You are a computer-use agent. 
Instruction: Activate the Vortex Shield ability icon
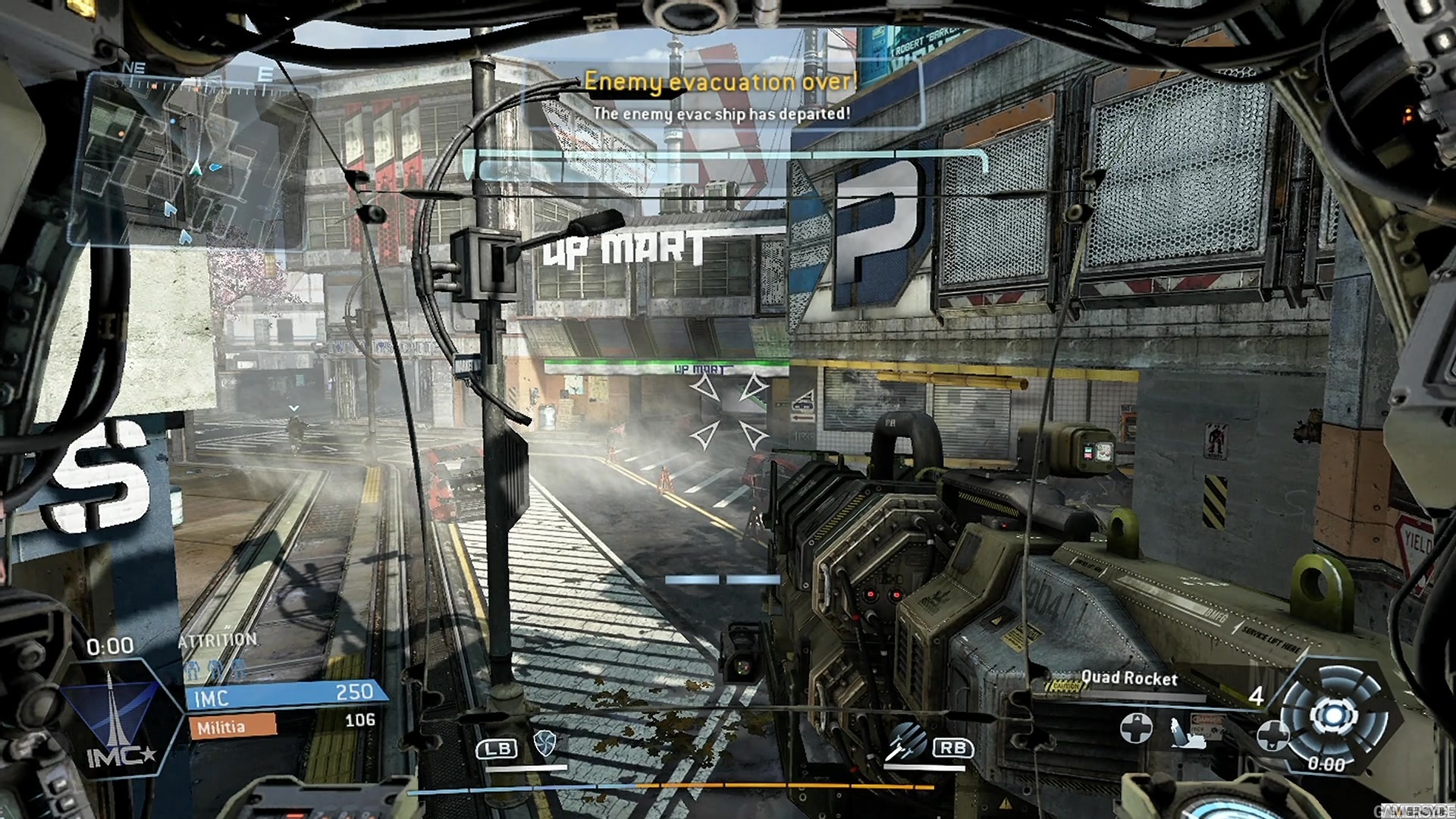point(544,743)
